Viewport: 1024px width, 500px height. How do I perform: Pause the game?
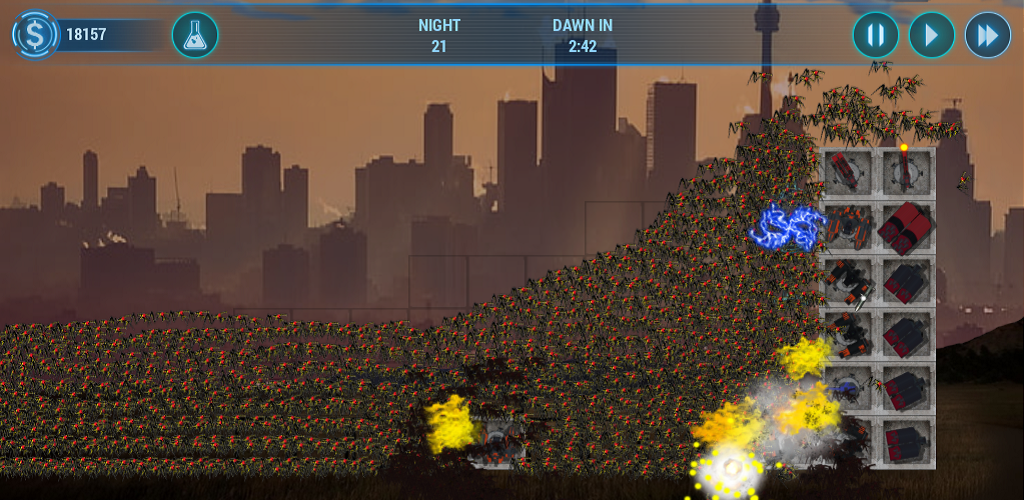(x=875, y=36)
